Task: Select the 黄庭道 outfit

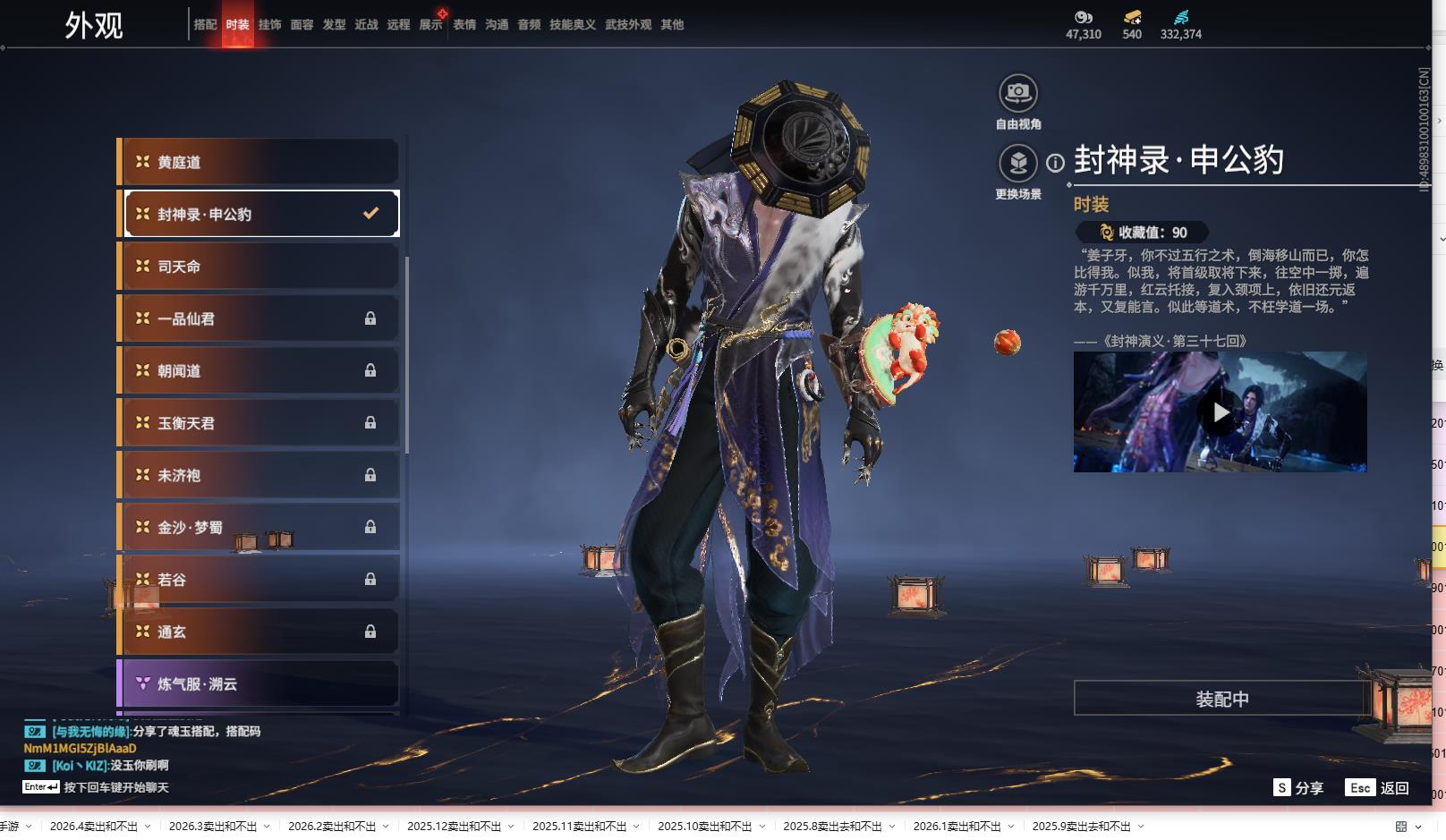Action: click(x=259, y=162)
